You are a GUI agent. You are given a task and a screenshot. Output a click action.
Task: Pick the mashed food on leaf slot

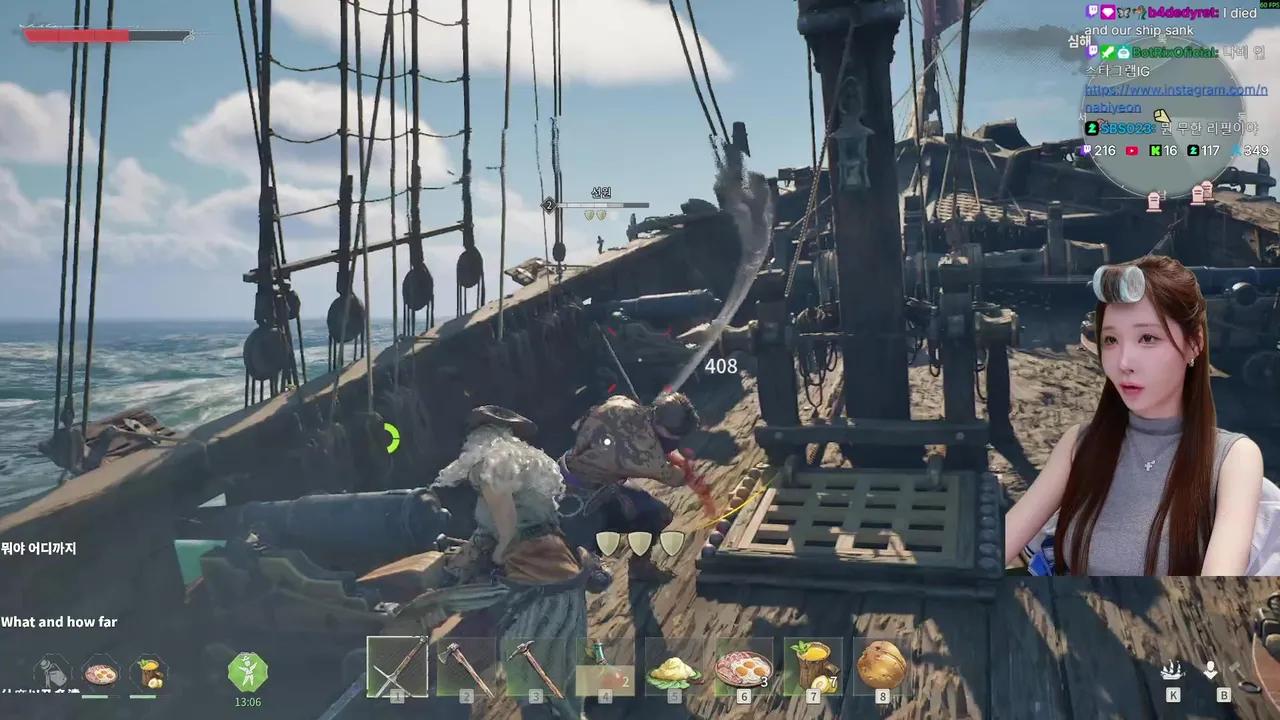pyautogui.click(x=674, y=668)
